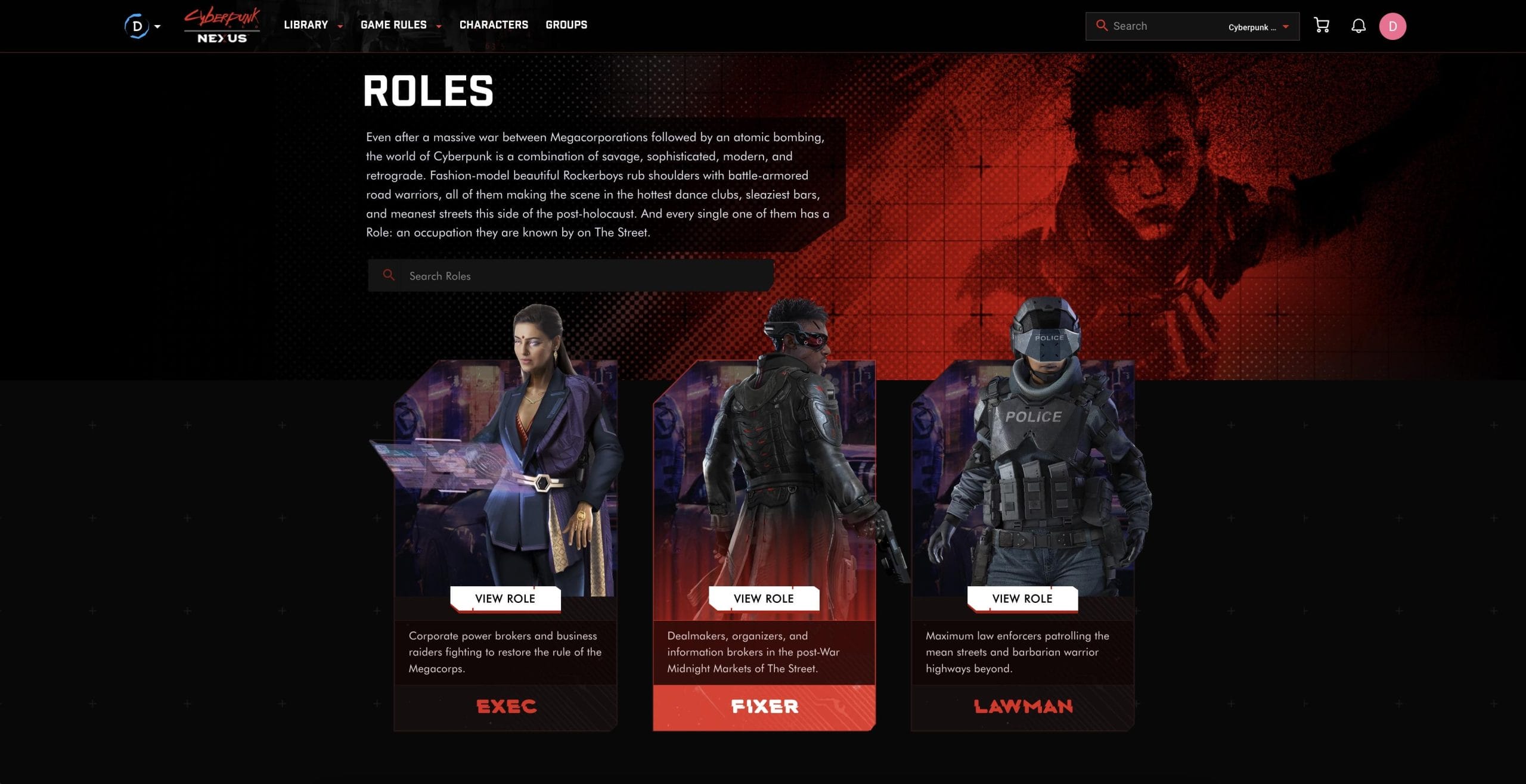Open the Characters page from navigation

[x=494, y=25]
